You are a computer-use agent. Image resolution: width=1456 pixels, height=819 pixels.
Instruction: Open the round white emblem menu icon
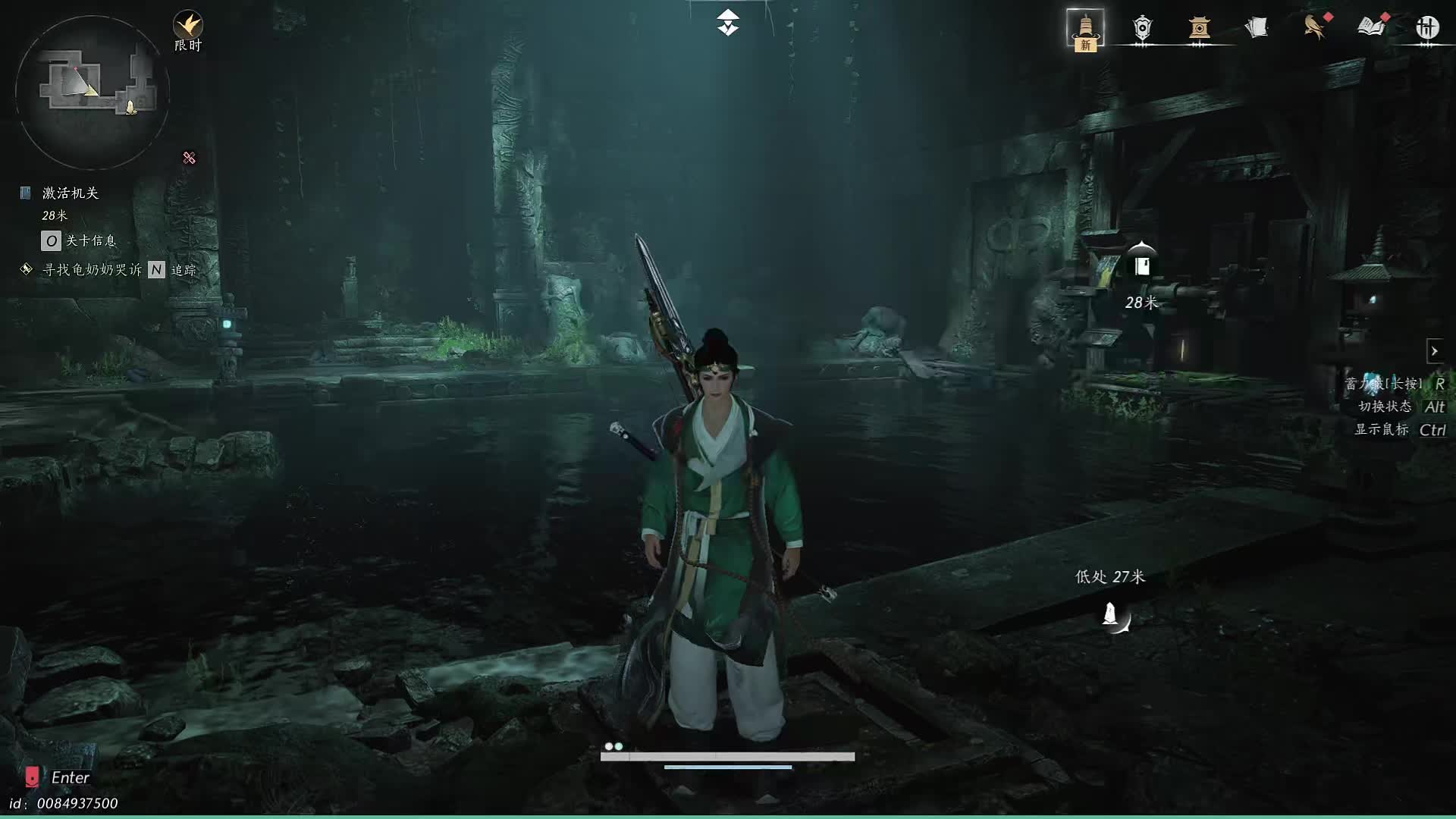tap(1427, 28)
